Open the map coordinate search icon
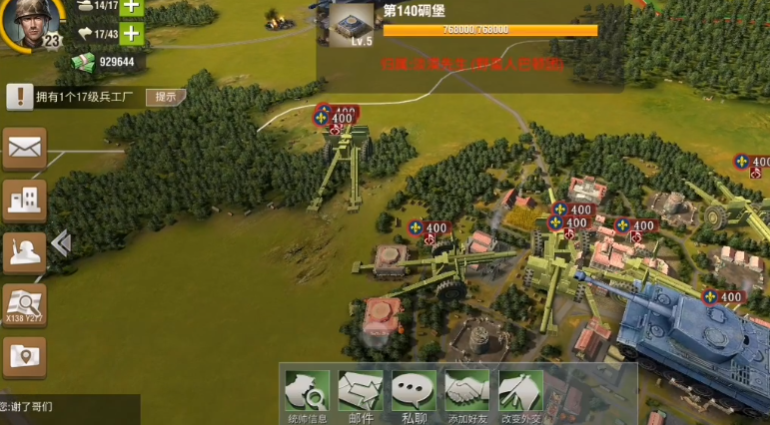Viewport: 770px width, 425px height. coord(24,304)
